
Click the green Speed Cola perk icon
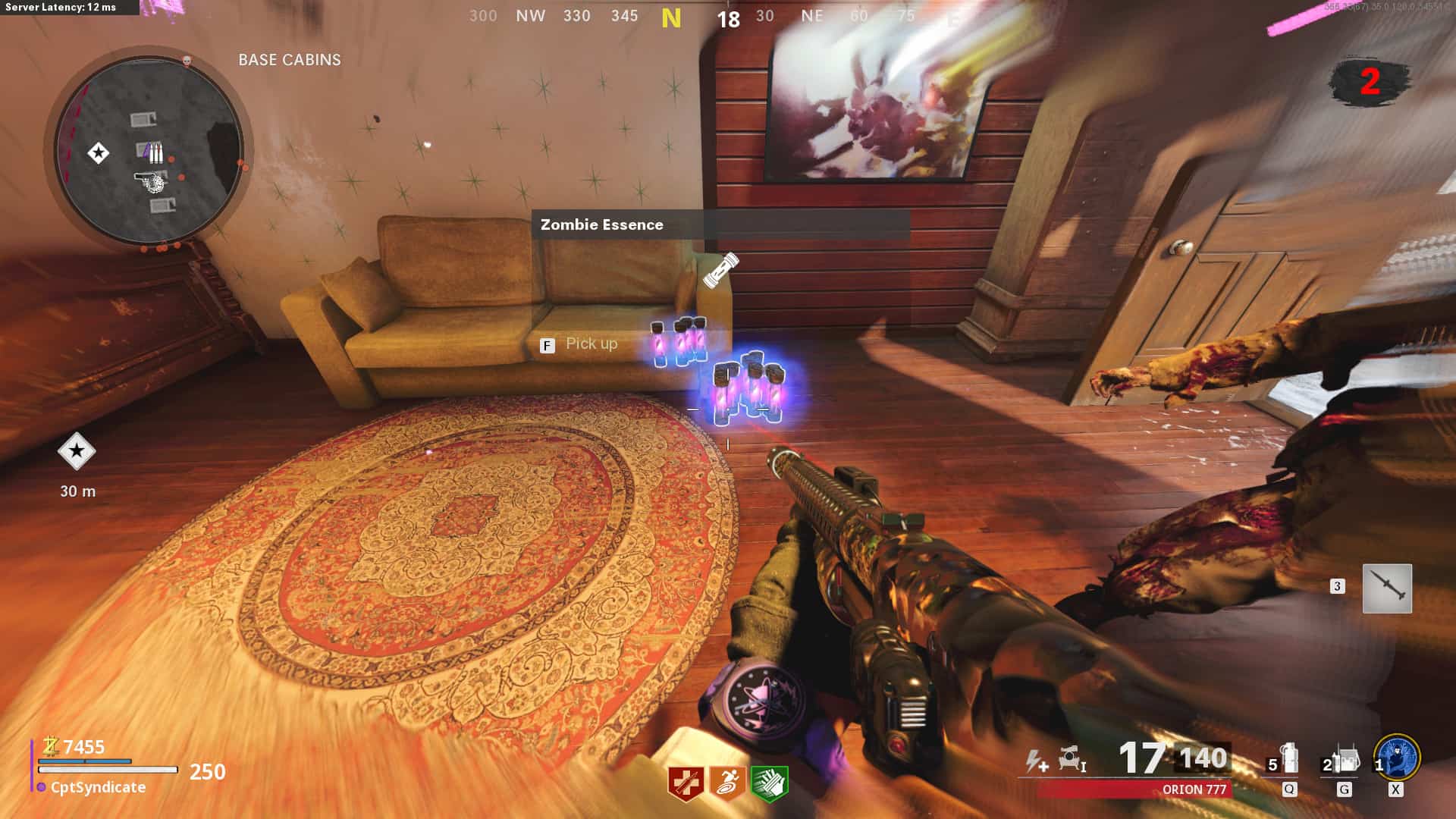(769, 783)
